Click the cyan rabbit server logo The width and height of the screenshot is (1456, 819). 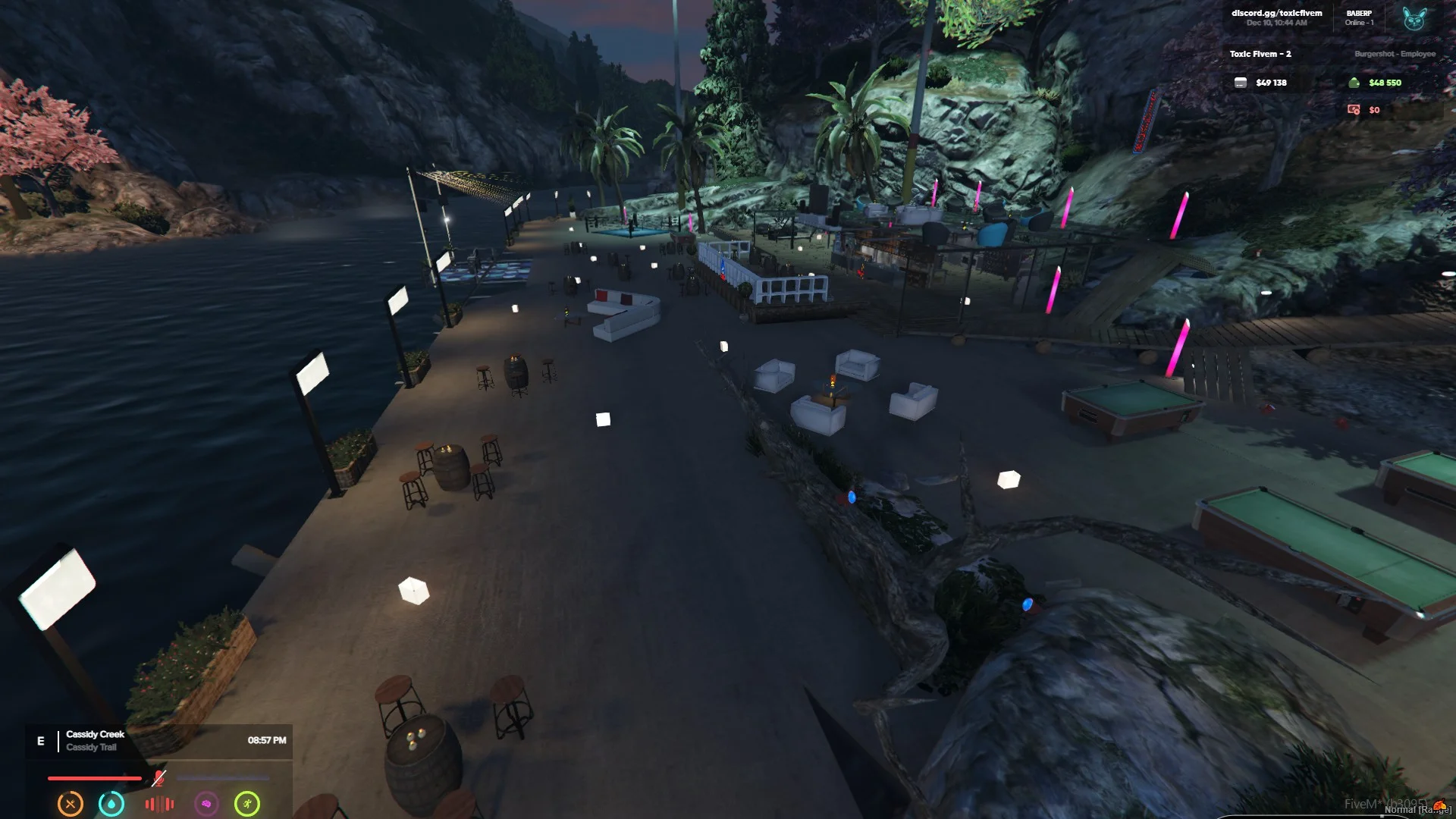pyautogui.click(x=1414, y=18)
